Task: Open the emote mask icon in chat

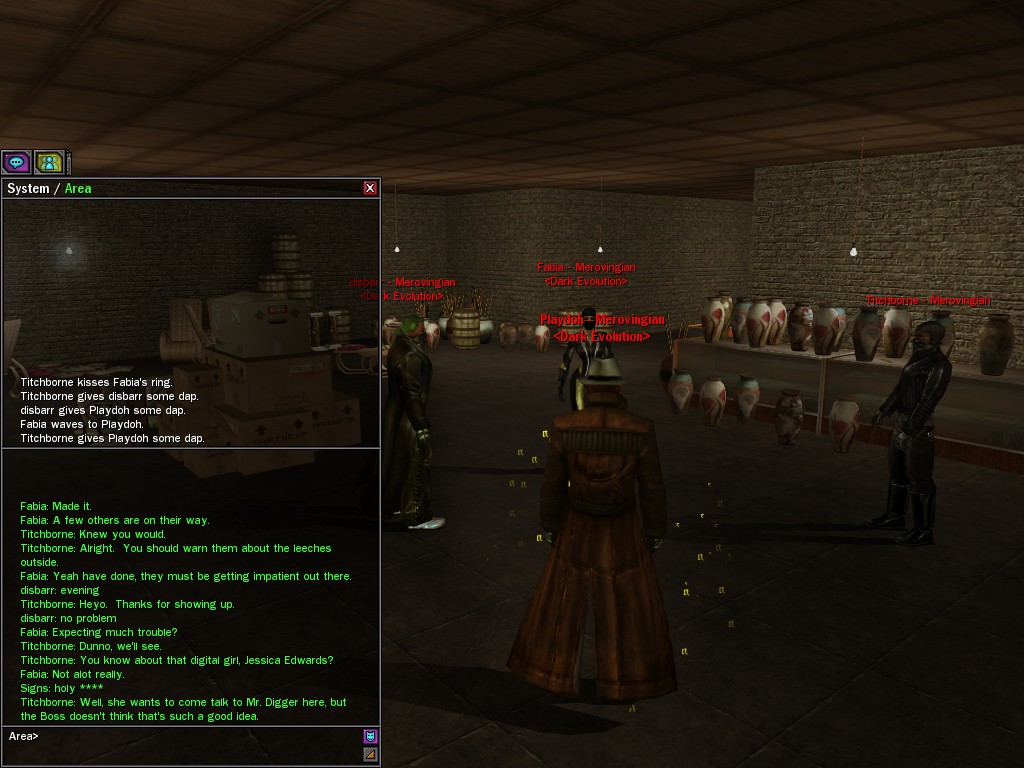Action: 370,736
